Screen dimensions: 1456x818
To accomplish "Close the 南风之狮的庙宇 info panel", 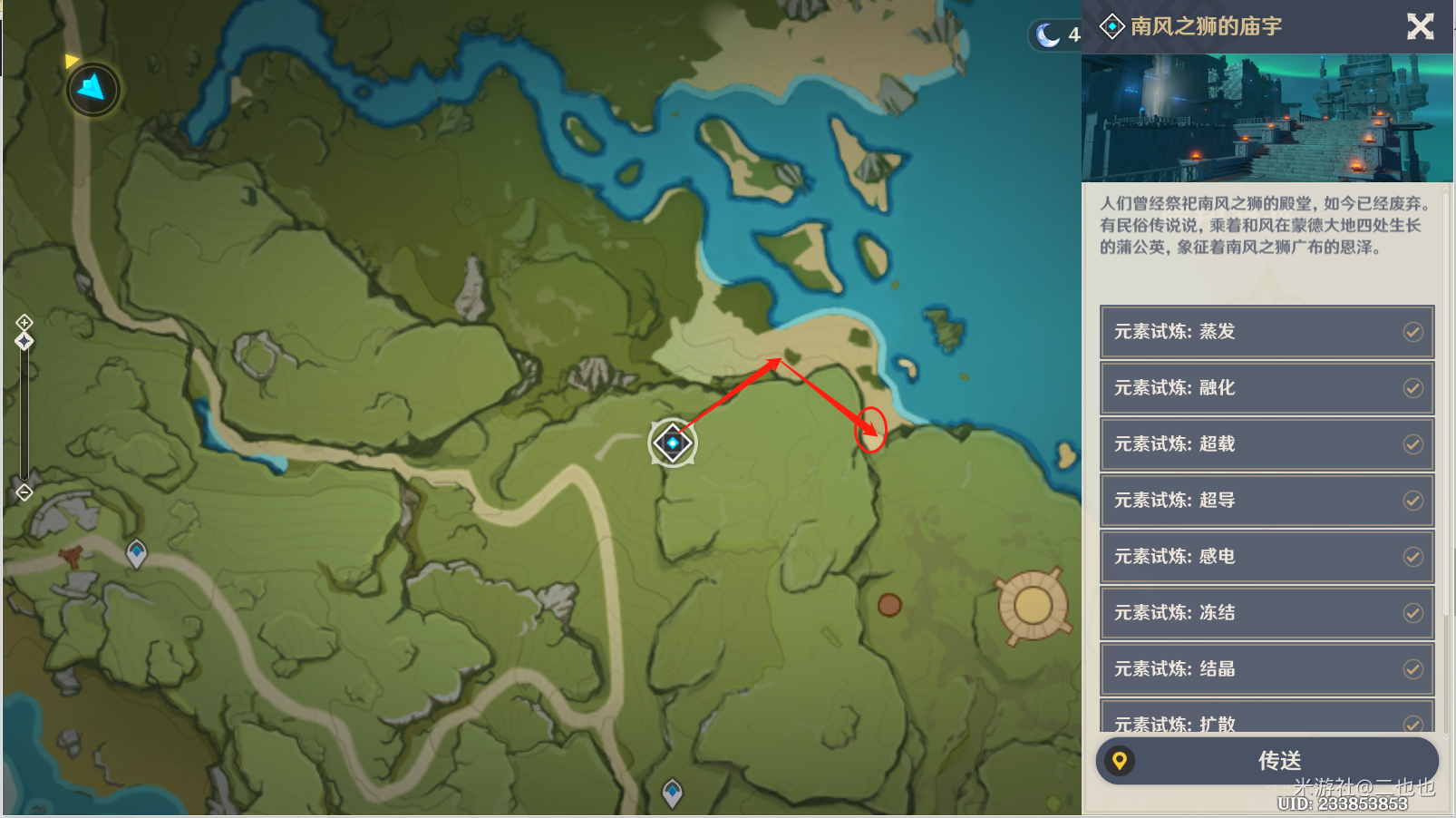I will (1420, 26).
